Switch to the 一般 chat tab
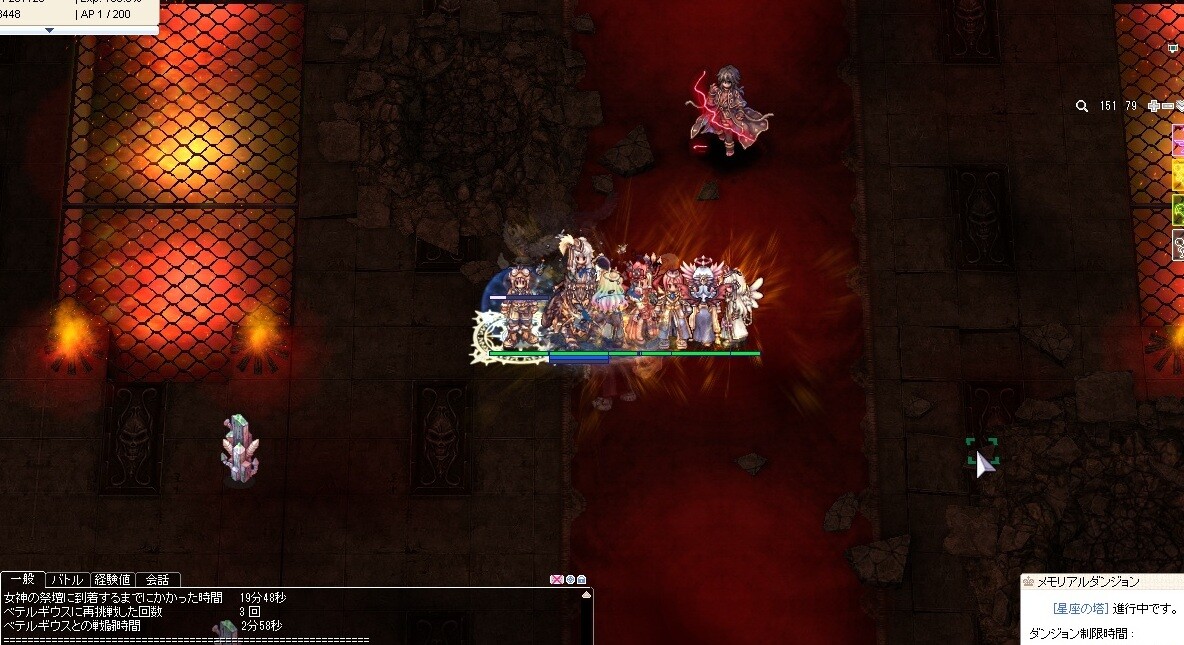1184x645 pixels. tap(22, 579)
